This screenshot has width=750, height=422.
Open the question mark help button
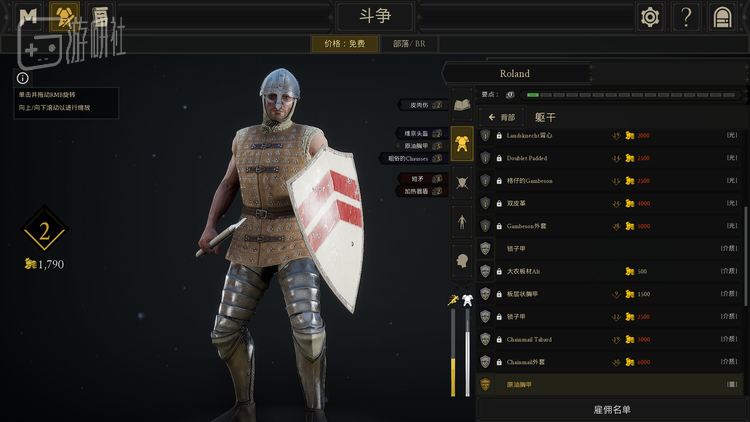pos(686,17)
